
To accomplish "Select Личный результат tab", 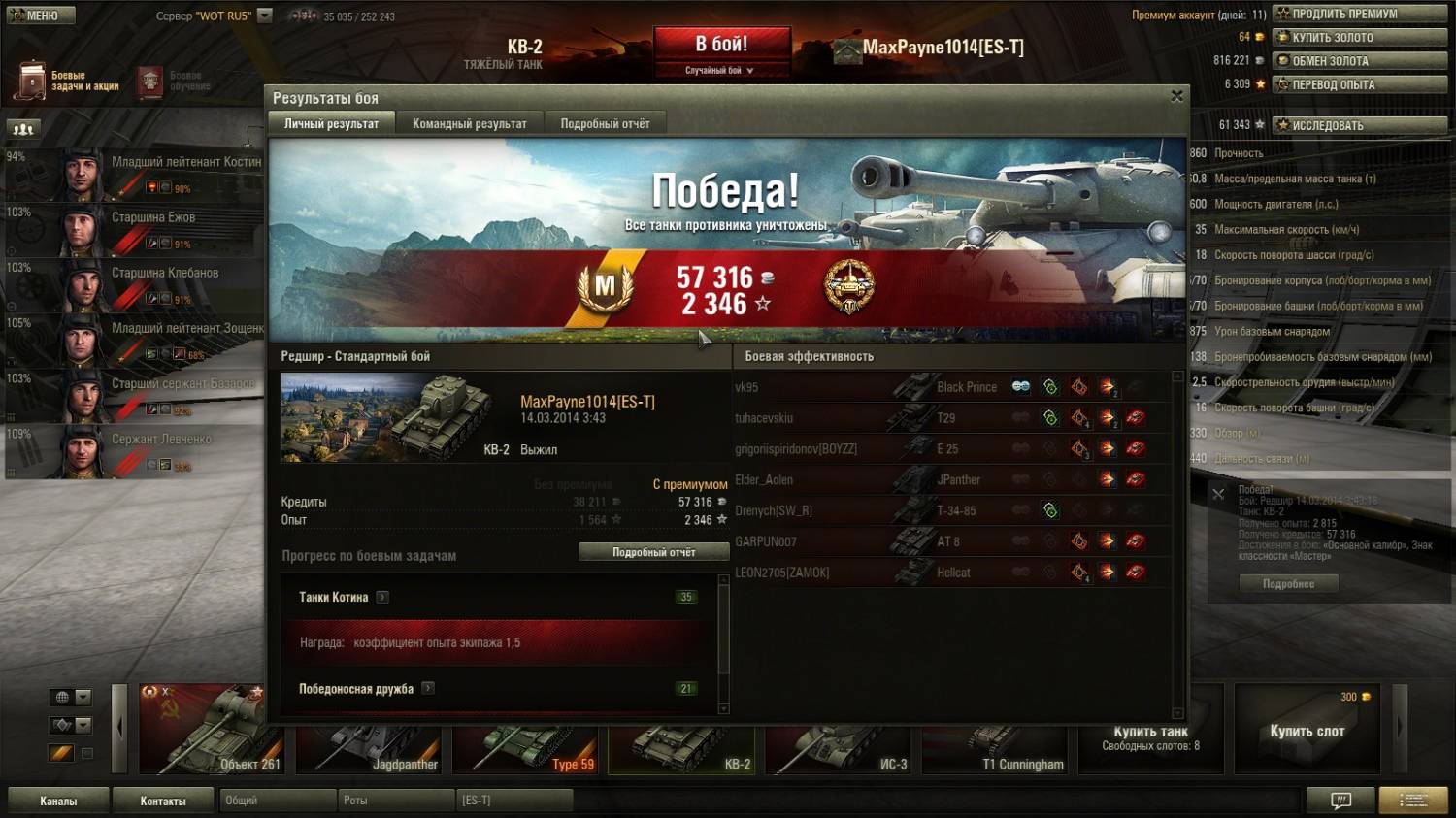I will click(x=331, y=123).
